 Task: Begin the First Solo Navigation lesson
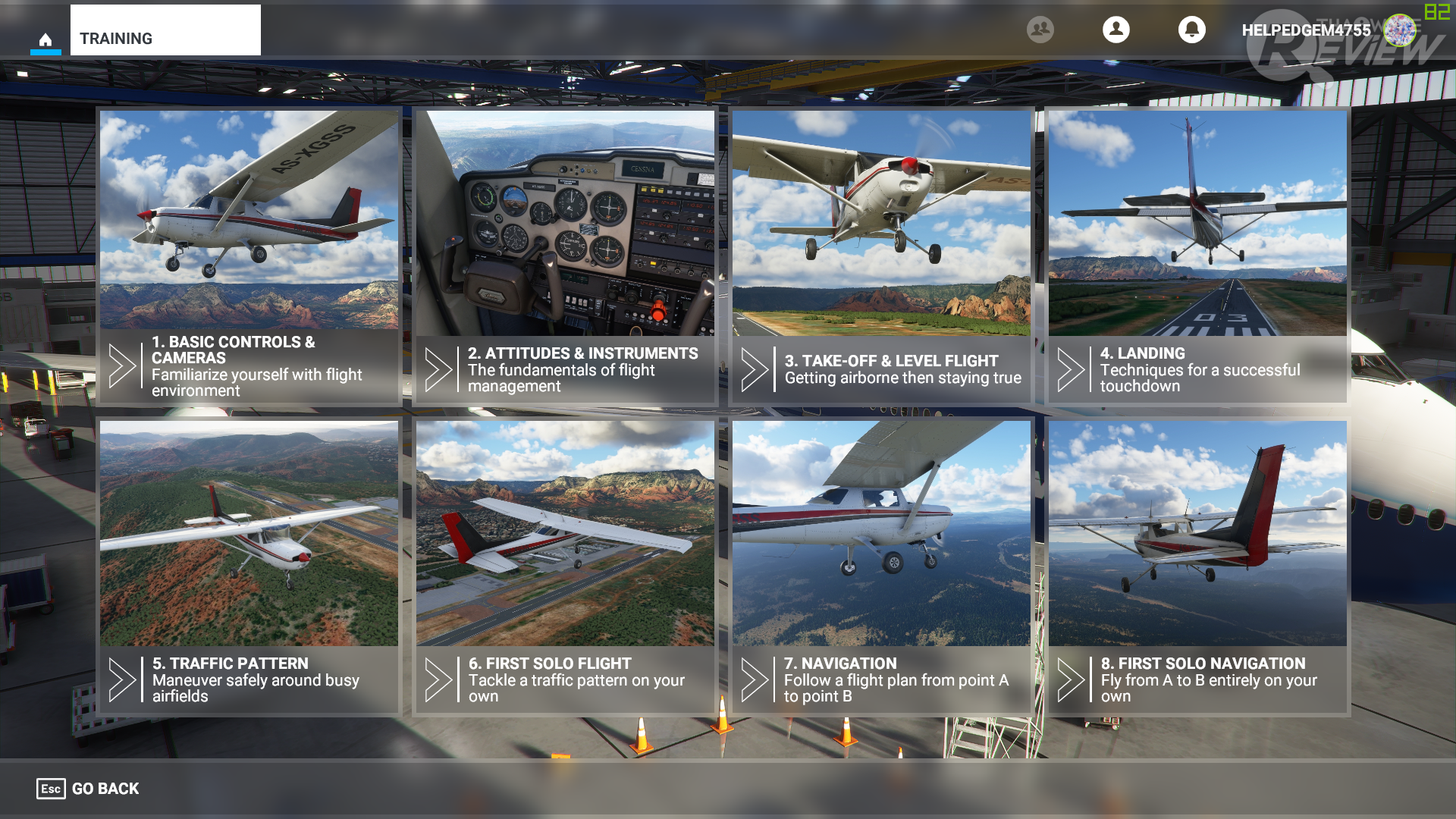(1197, 566)
